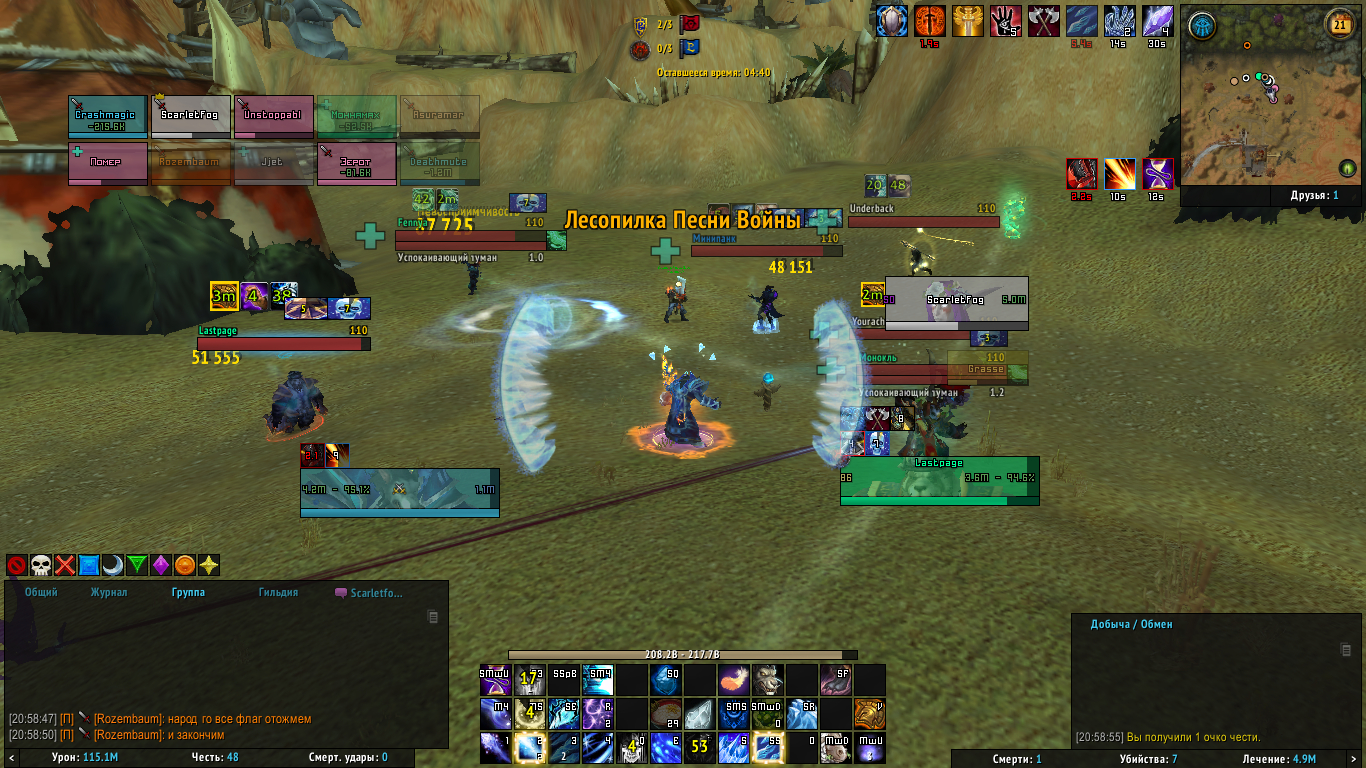Activate the golden helmet ability slot

870,714
